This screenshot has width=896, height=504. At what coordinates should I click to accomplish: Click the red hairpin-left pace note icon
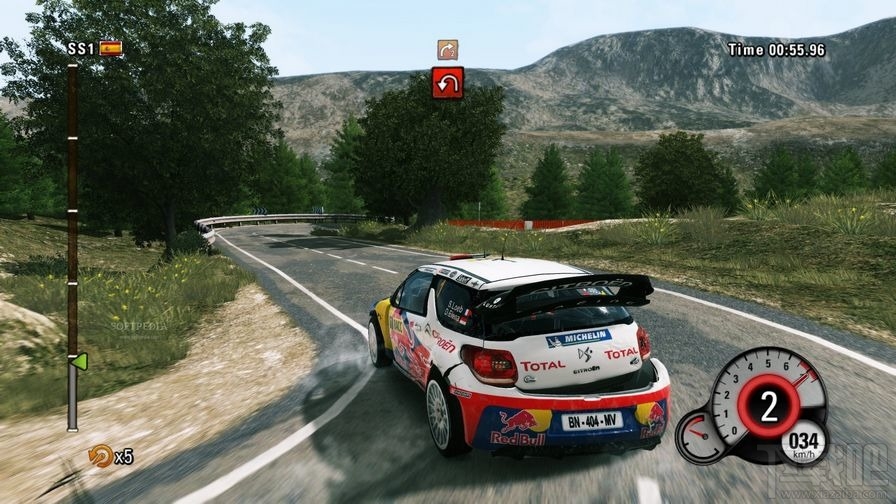tap(448, 82)
